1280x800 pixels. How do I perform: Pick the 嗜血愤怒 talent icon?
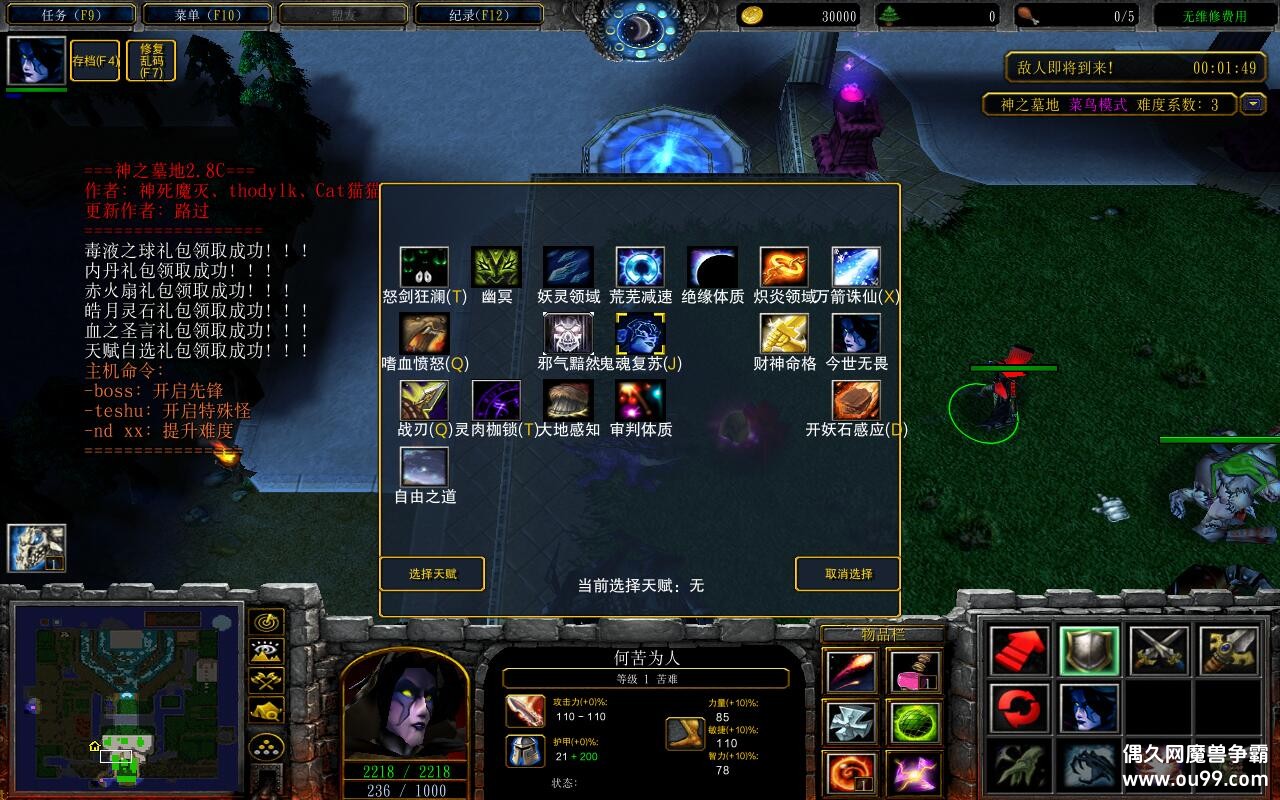[x=424, y=334]
